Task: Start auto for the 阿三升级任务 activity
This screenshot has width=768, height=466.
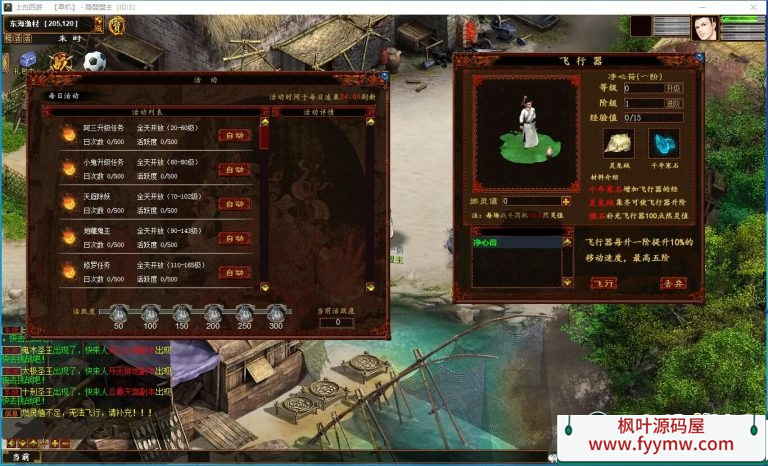Action: point(235,135)
